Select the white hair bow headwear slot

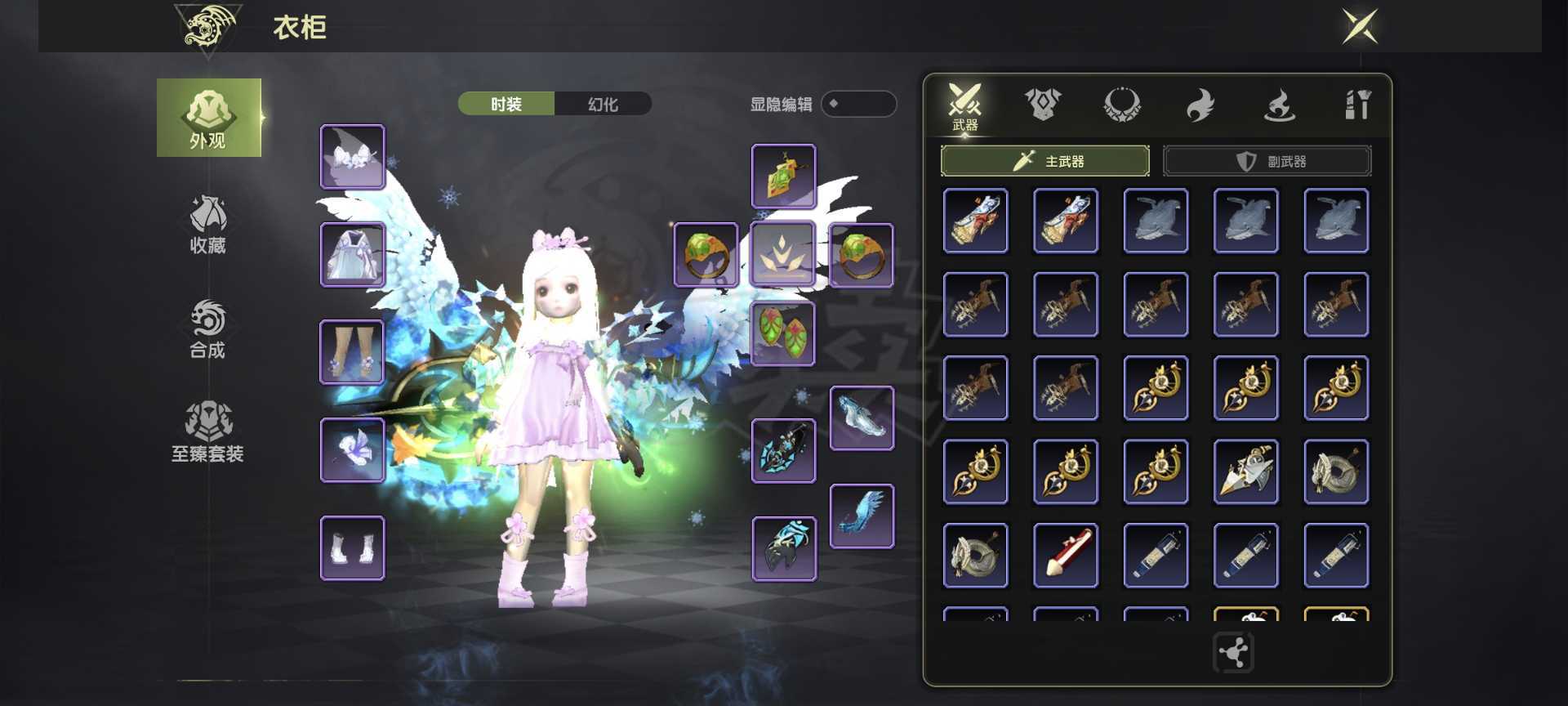point(352,156)
